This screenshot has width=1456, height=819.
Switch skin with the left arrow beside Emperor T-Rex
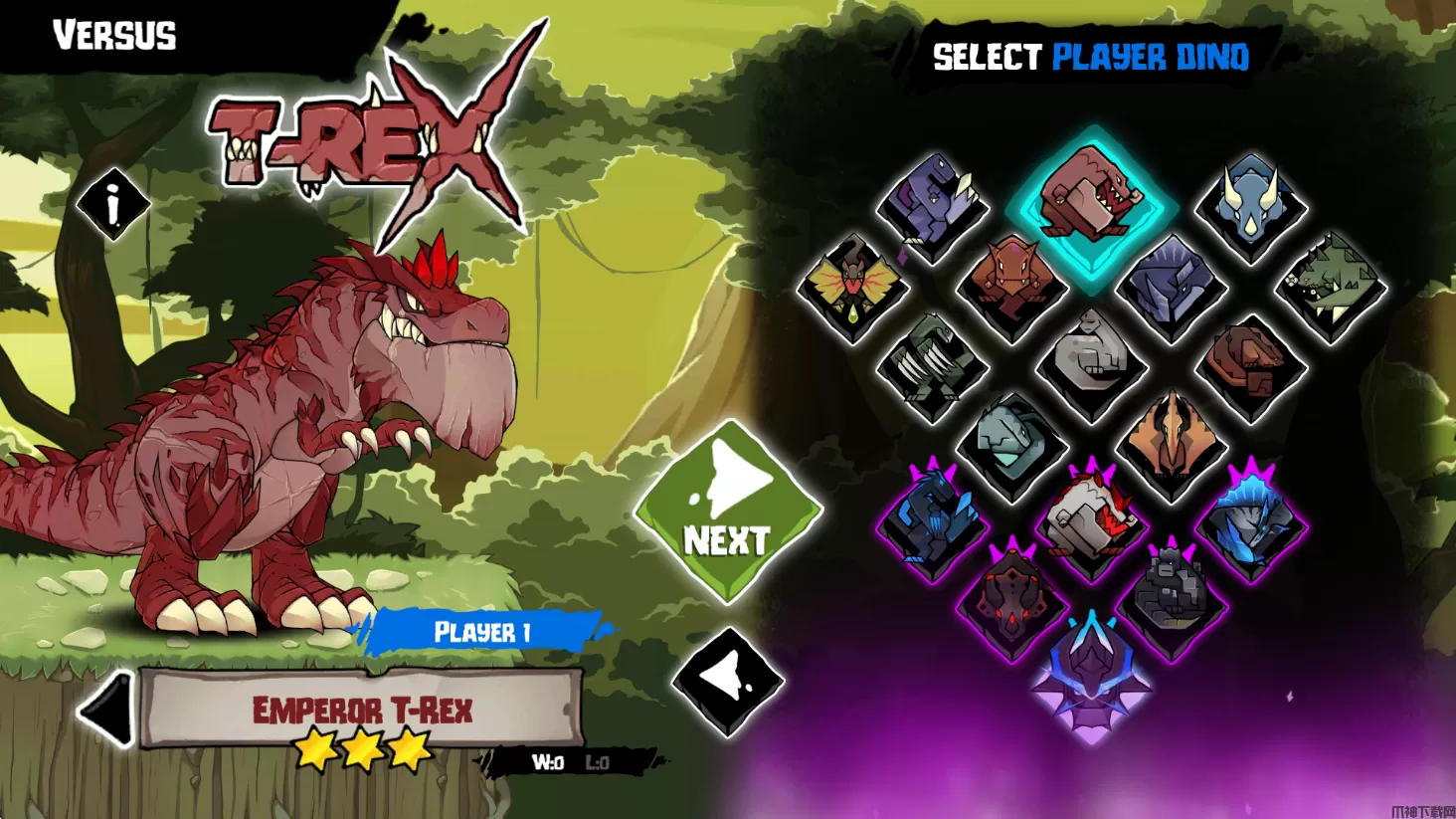pyautogui.click(x=106, y=709)
